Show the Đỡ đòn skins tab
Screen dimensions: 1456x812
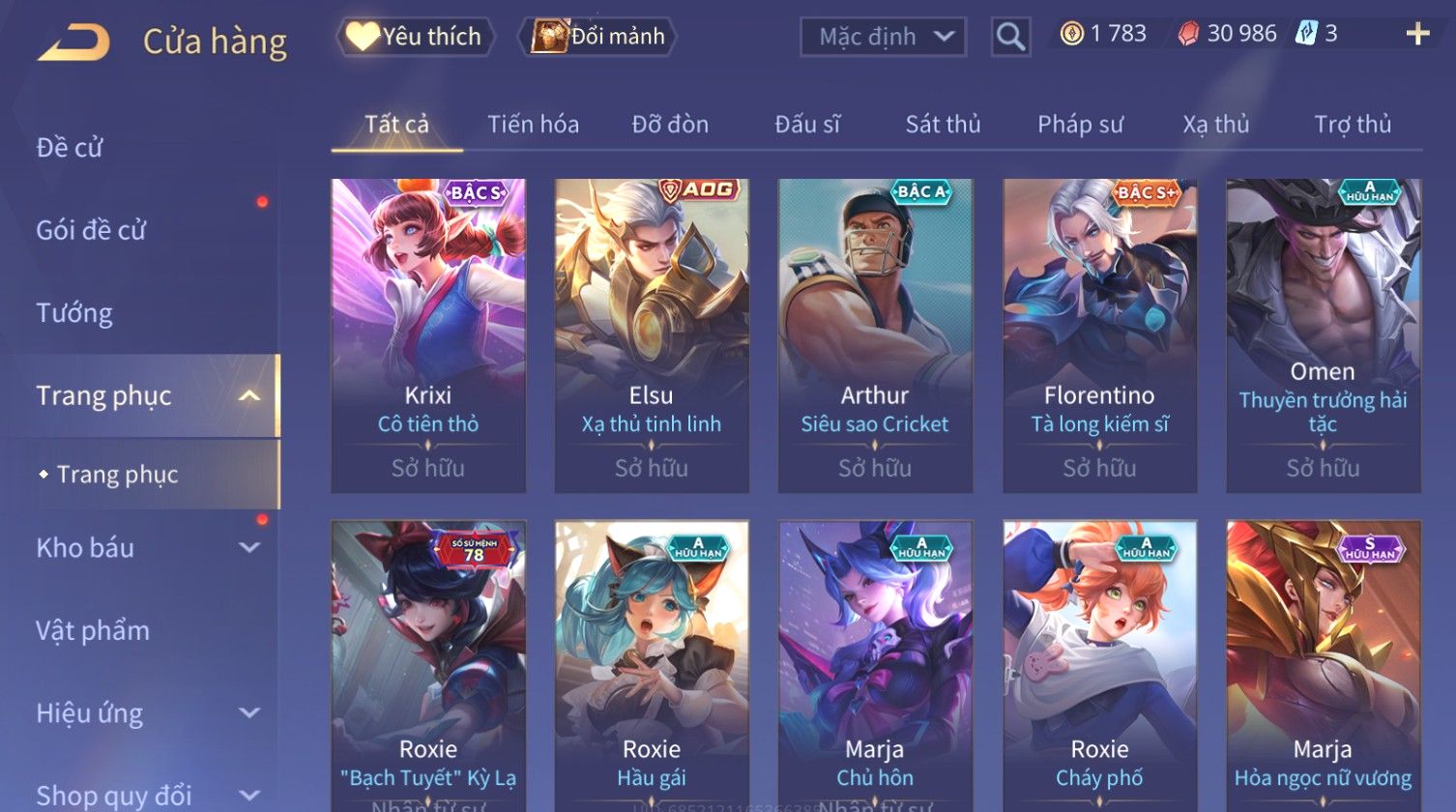670,125
